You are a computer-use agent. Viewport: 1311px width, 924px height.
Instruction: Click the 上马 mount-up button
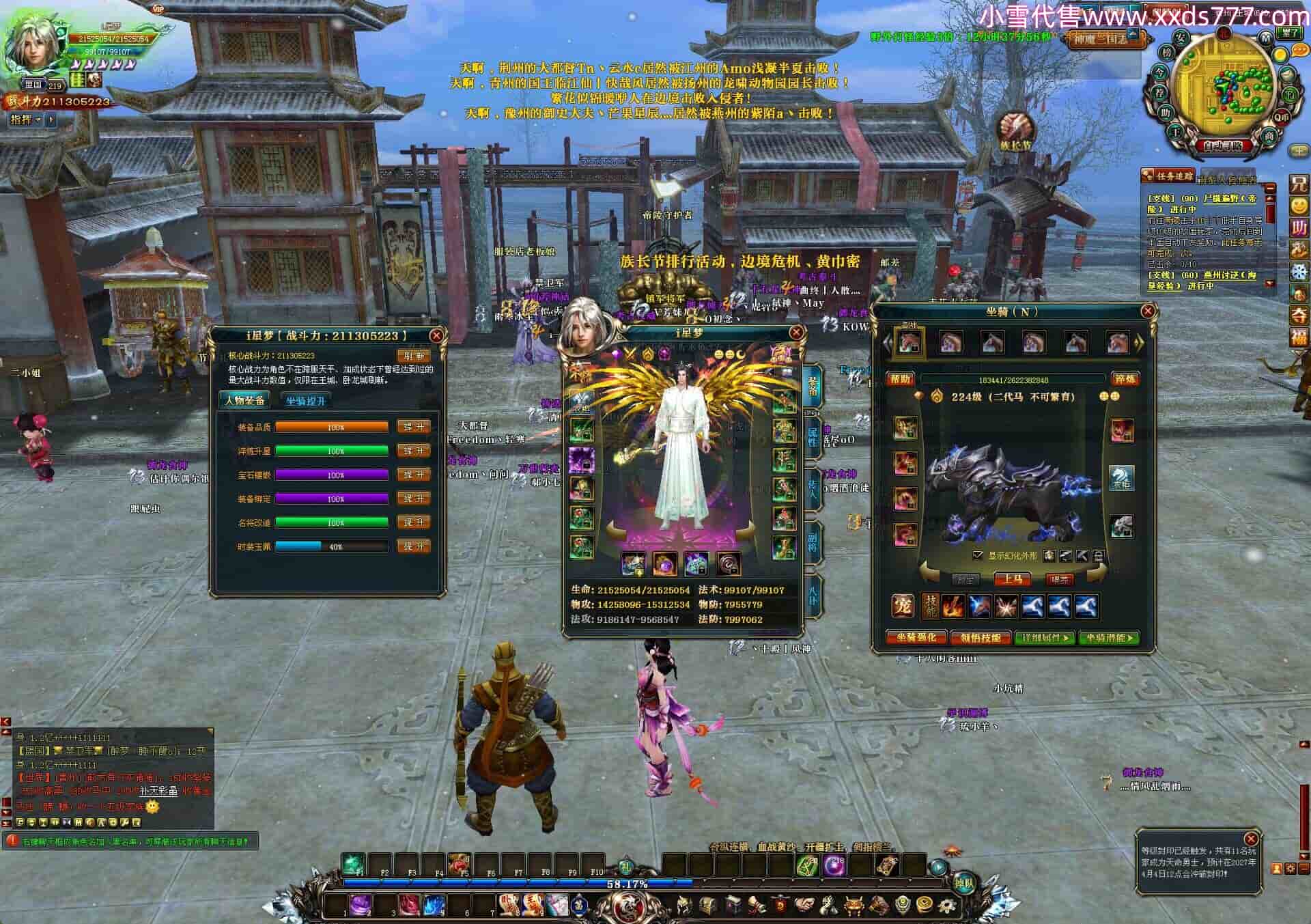point(1012,579)
